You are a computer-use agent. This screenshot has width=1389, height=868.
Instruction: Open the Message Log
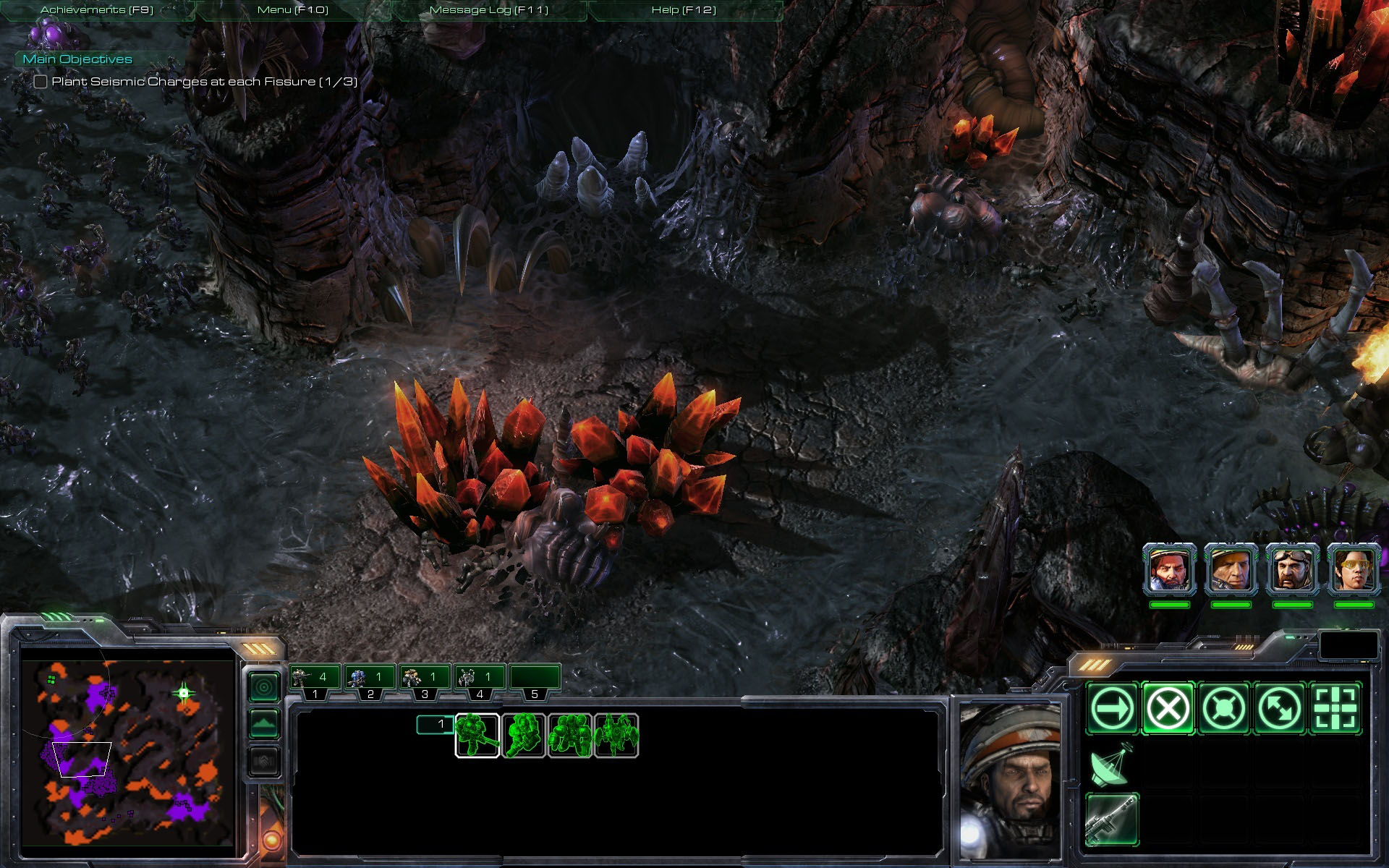click(x=488, y=10)
